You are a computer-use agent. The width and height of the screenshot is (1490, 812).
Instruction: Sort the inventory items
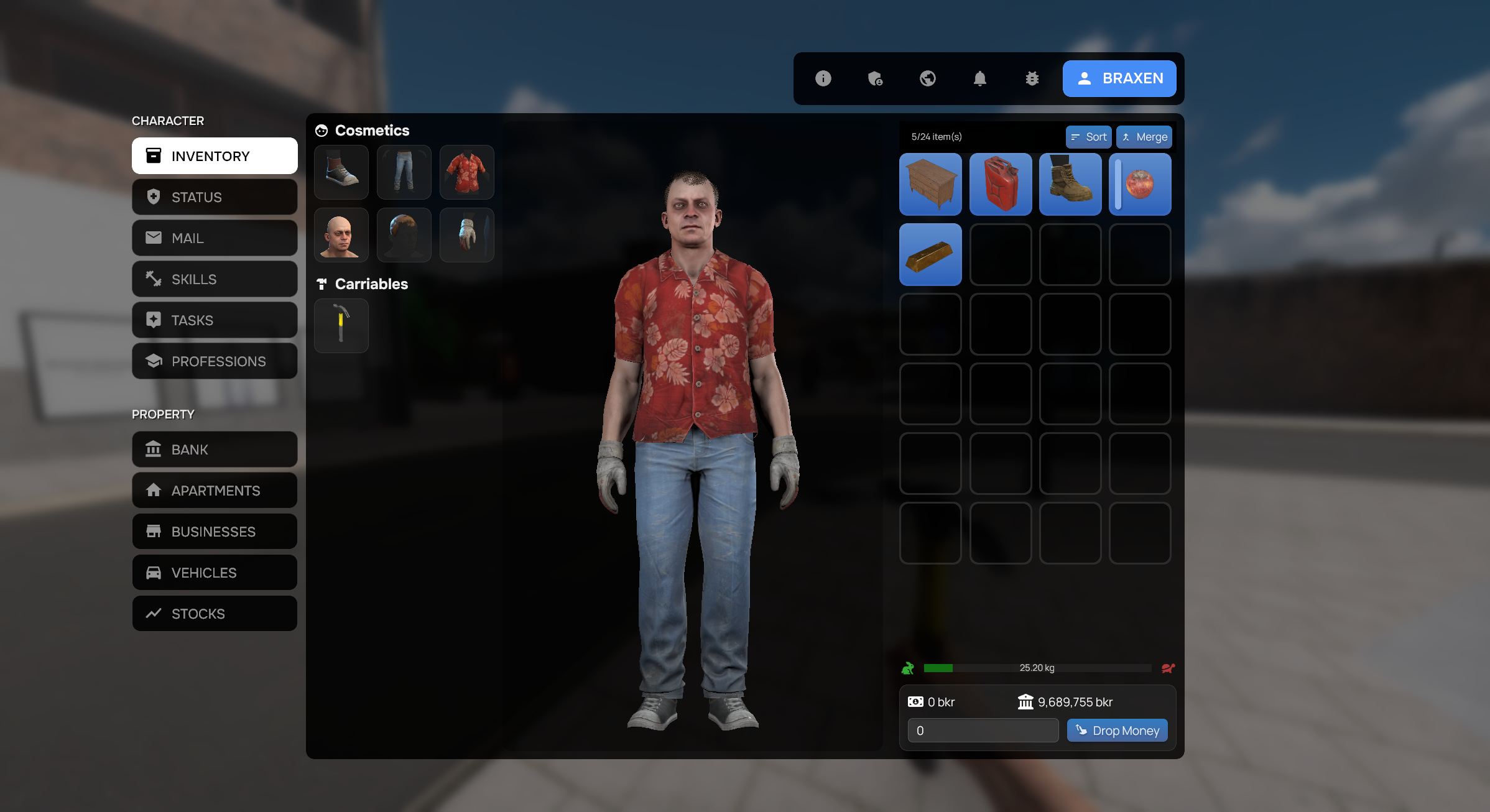click(x=1088, y=137)
